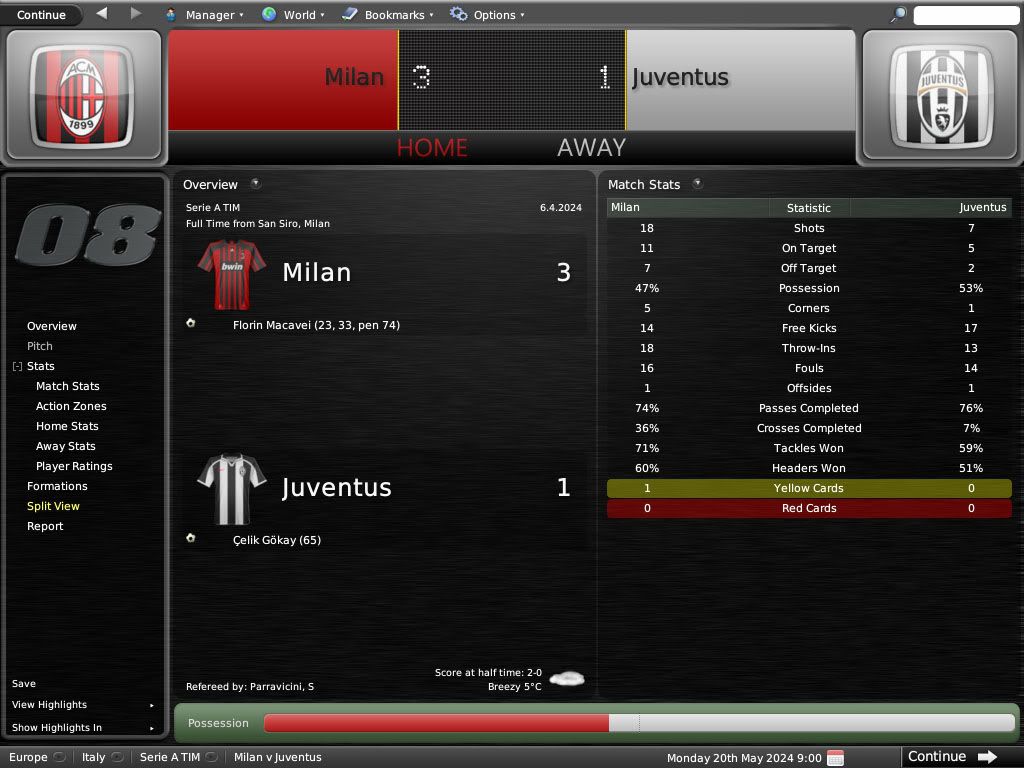Image resolution: width=1024 pixels, height=768 pixels.
Task: Select Pitch in the side menu
Action: (40, 346)
